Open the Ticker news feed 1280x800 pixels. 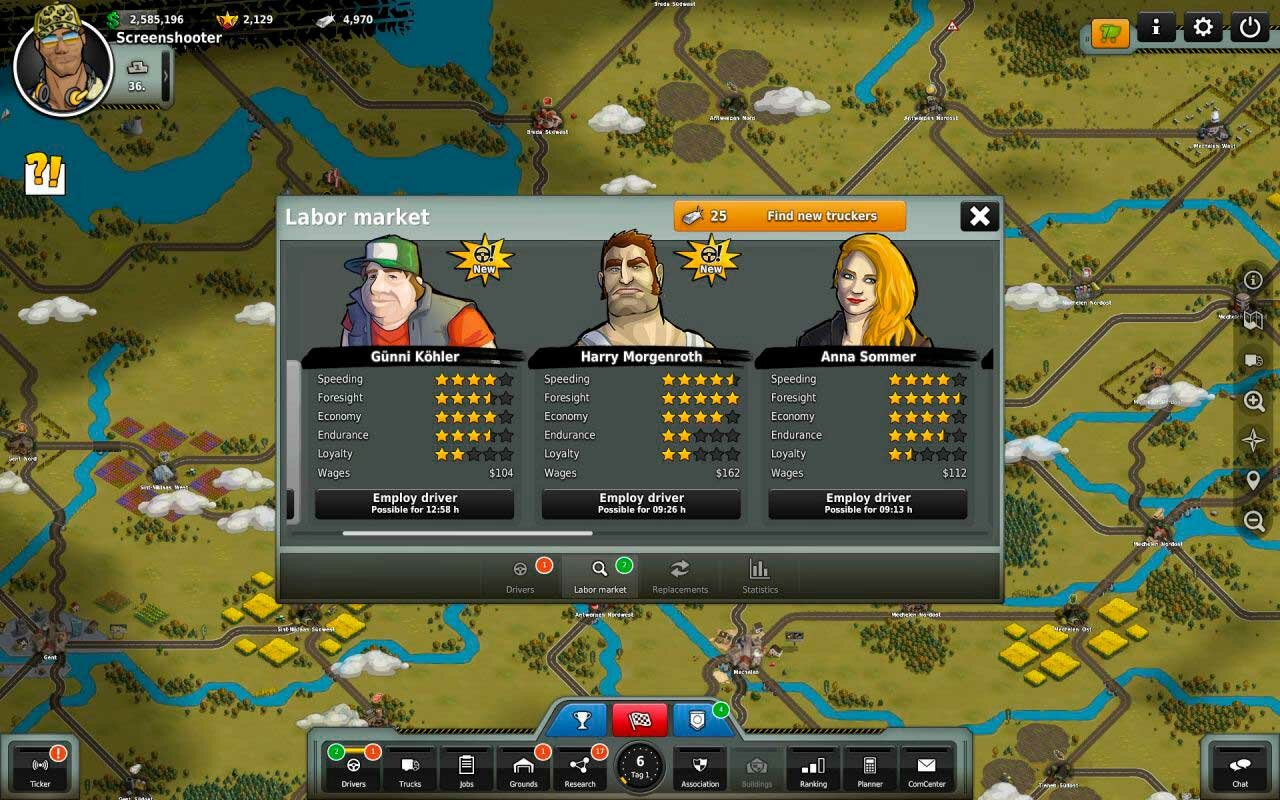(40, 770)
